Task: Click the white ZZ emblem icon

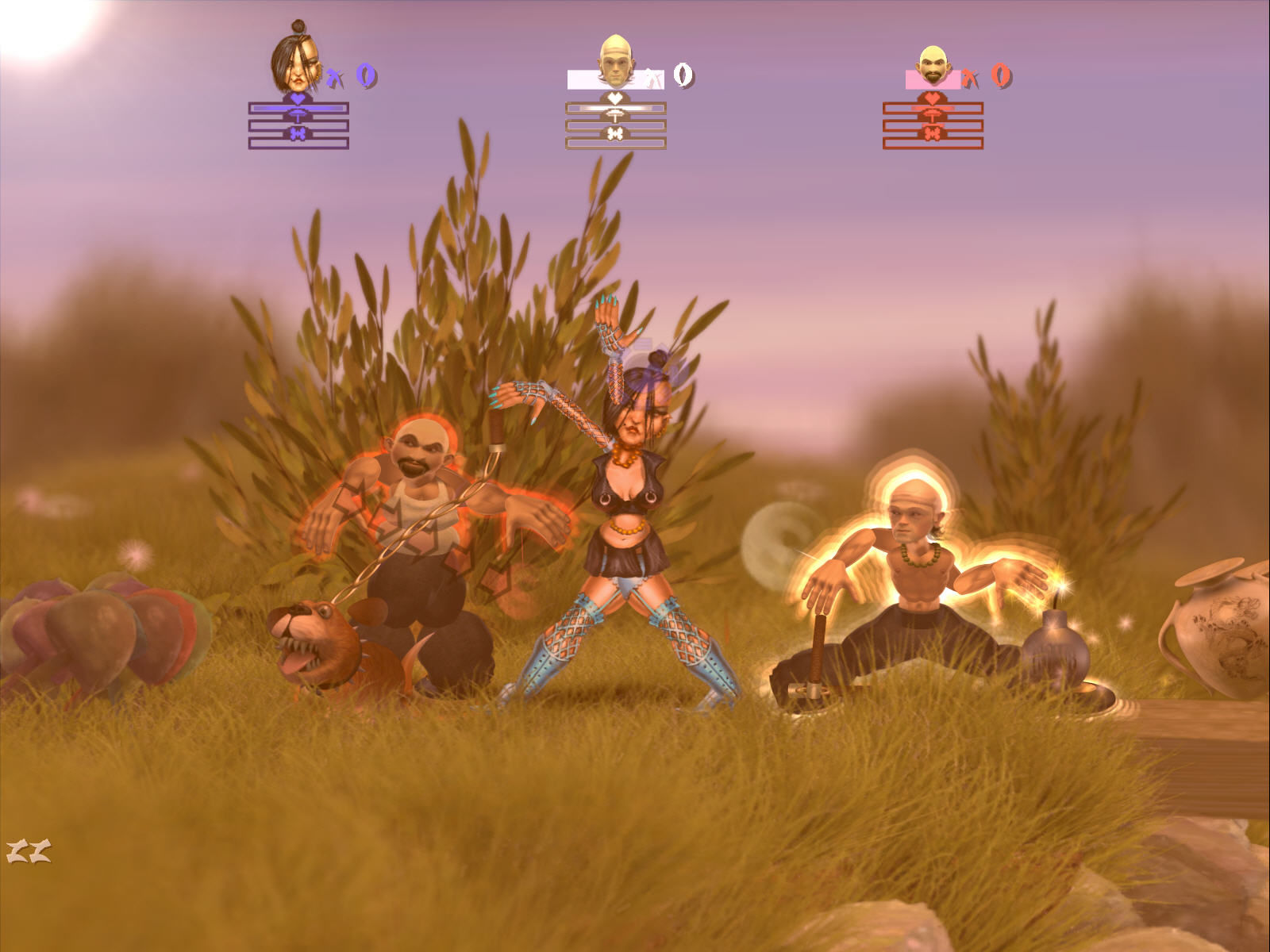Action: point(29,852)
